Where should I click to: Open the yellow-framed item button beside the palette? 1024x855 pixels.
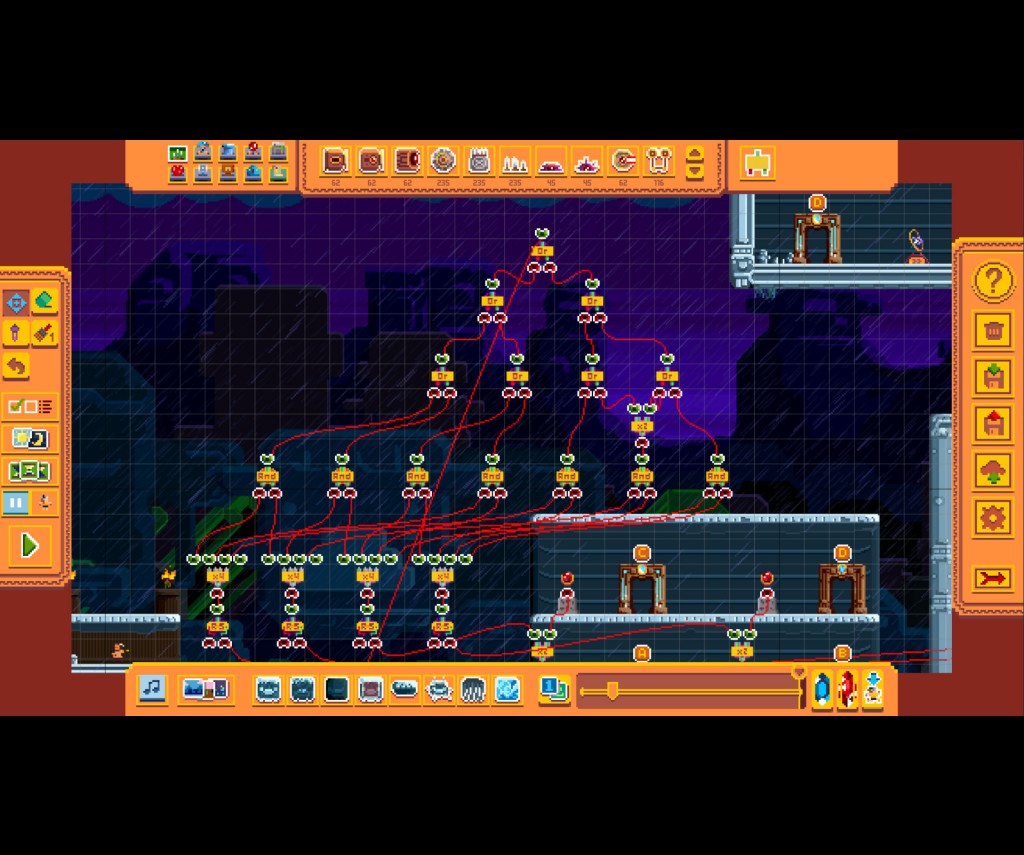(758, 162)
